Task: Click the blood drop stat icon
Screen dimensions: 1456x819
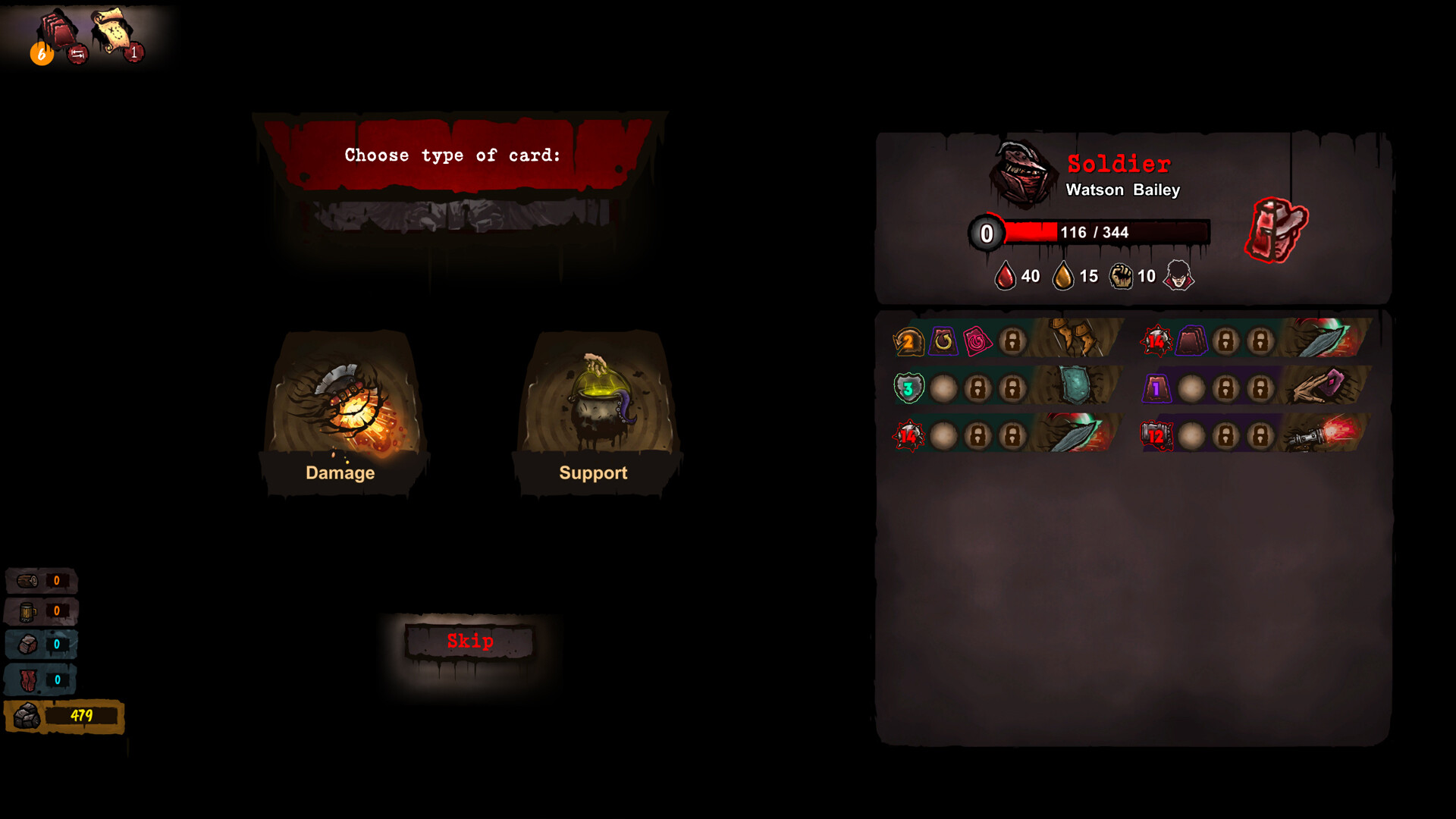Action: point(1006,275)
